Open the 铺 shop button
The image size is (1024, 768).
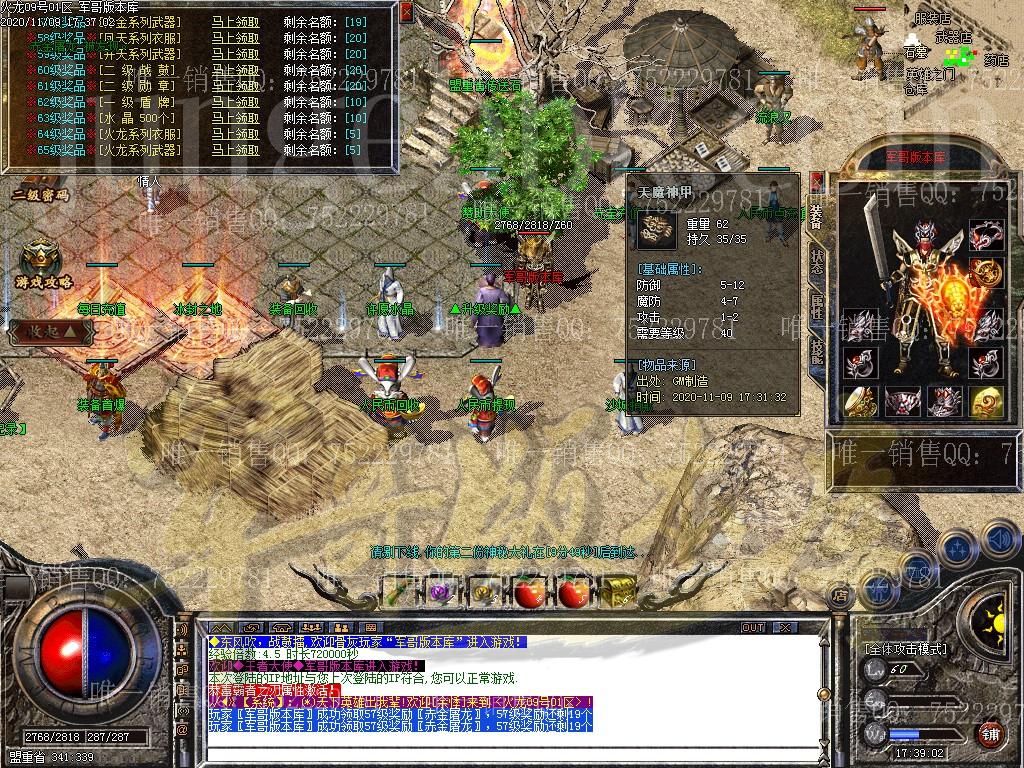click(x=989, y=733)
